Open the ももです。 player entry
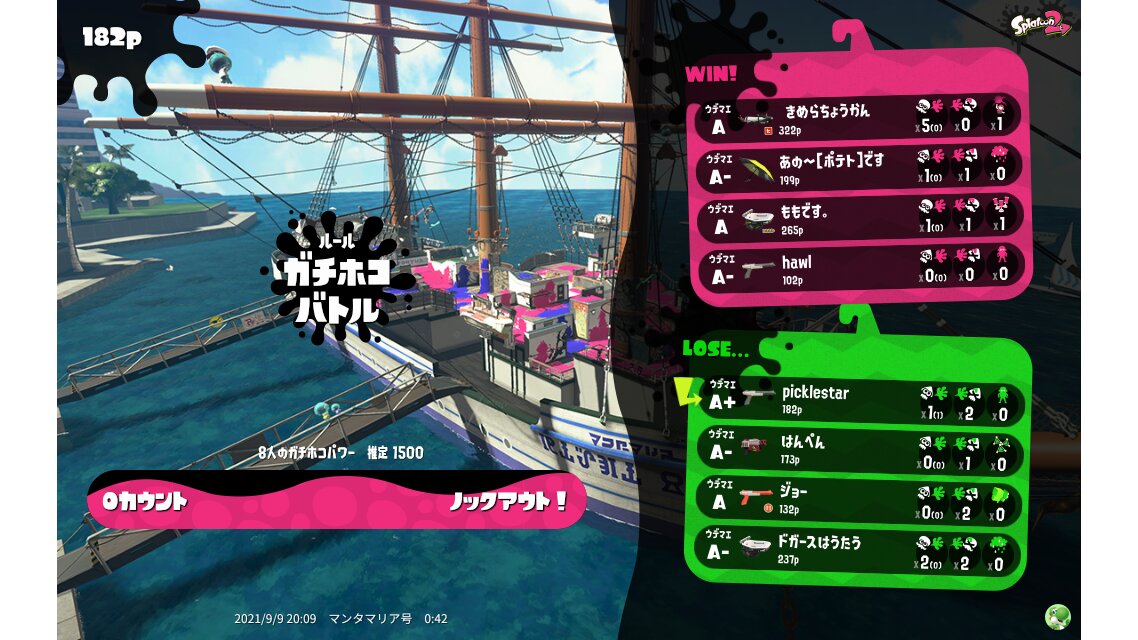Screen dimensions: 1138x640 (858, 217)
